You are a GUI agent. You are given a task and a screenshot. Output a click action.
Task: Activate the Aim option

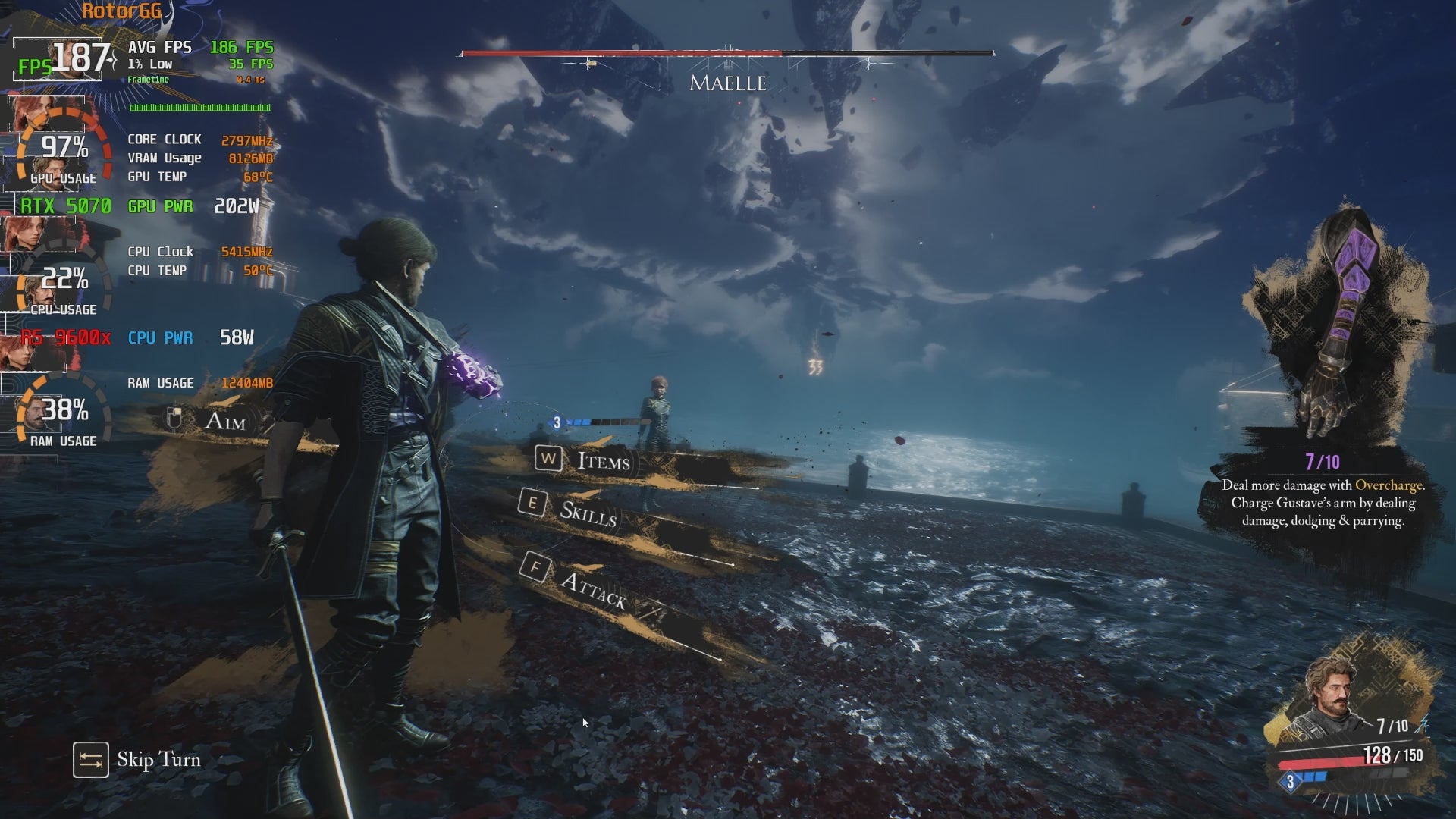click(224, 421)
